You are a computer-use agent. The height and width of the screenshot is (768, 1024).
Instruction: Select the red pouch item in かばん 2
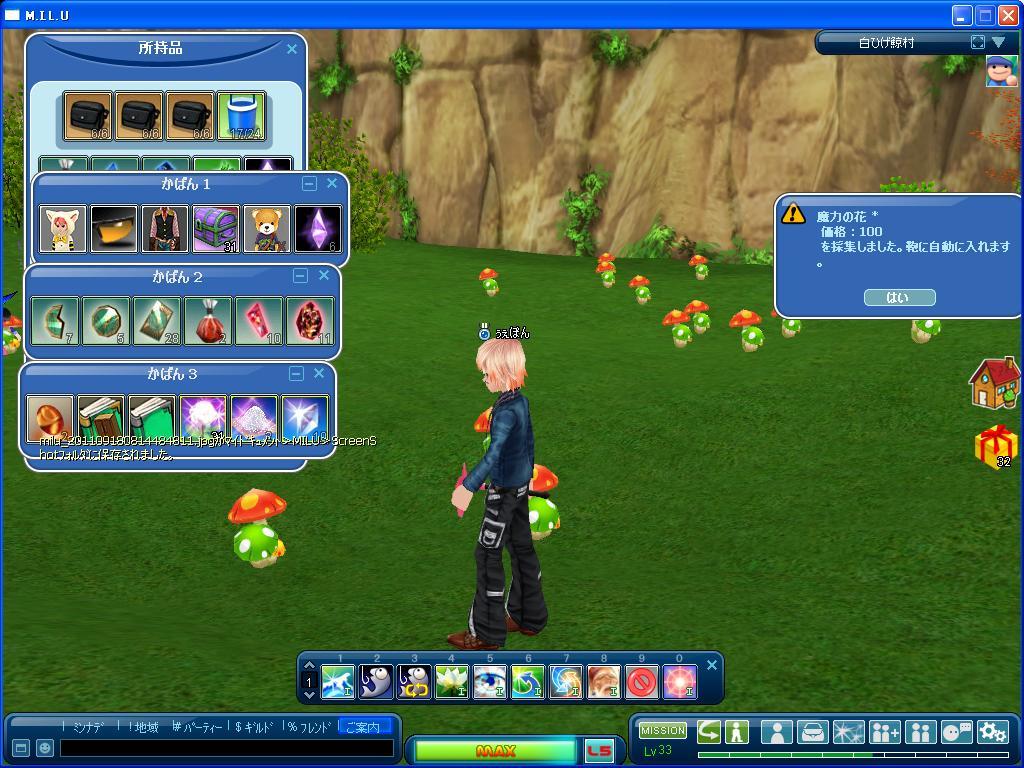click(x=207, y=321)
